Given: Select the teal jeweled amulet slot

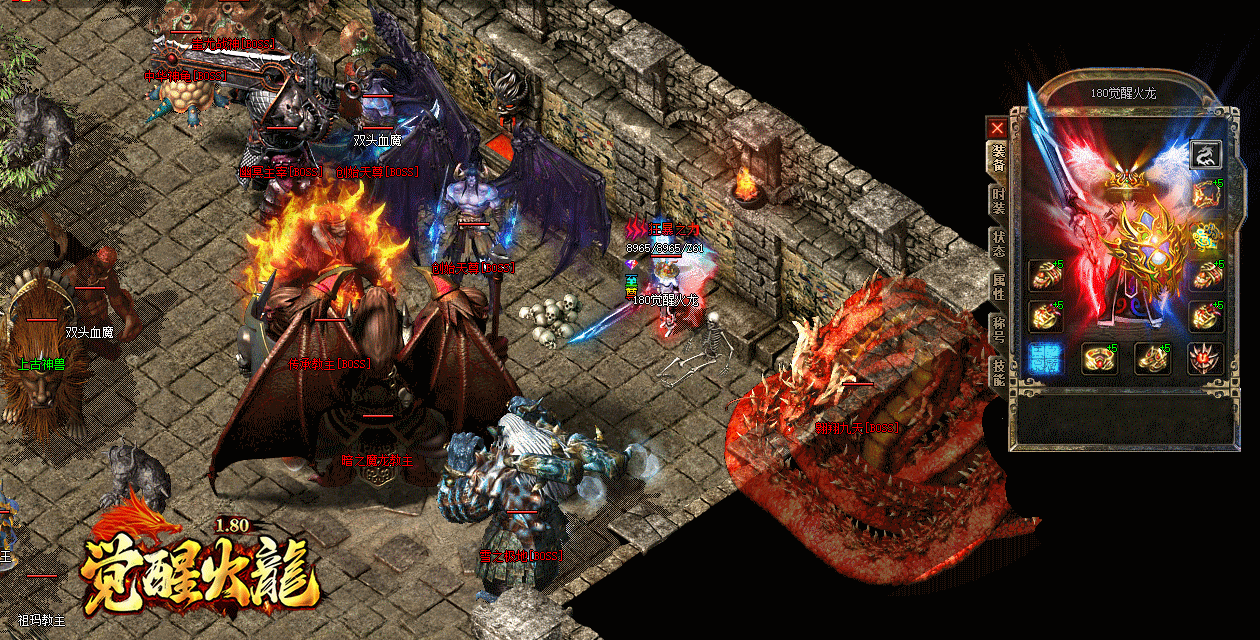Looking at the screenshot, I should tap(1205, 236).
